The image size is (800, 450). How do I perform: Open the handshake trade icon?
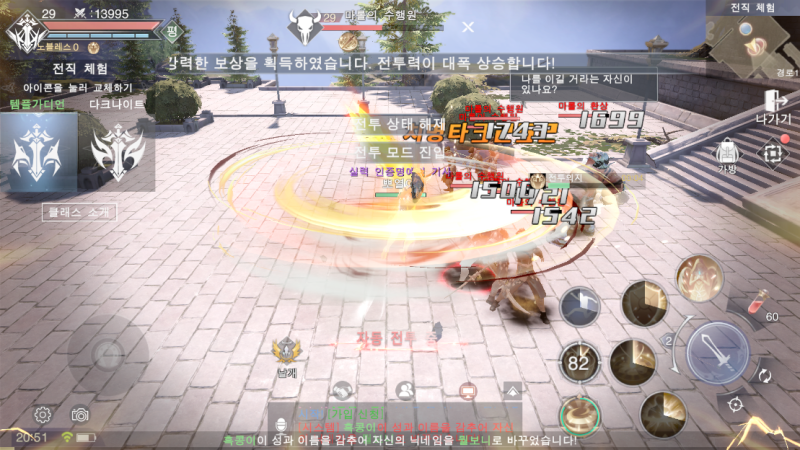pyautogui.click(x=343, y=390)
